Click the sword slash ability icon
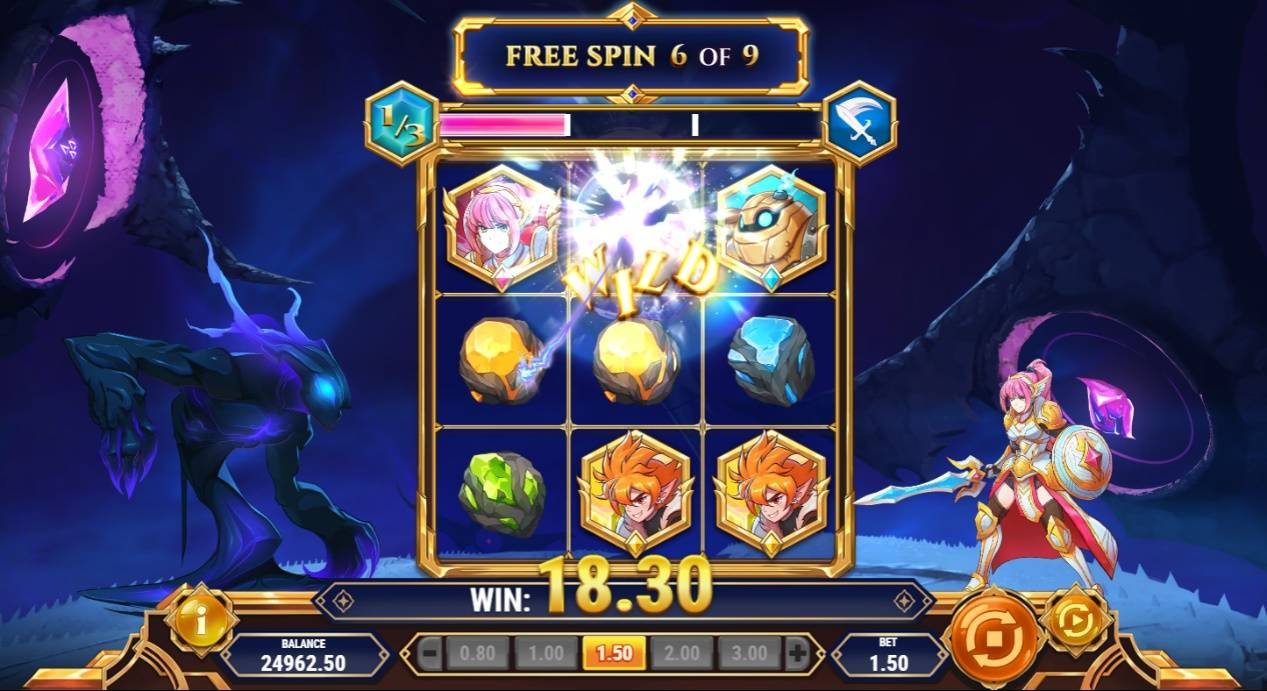 coord(859,123)
